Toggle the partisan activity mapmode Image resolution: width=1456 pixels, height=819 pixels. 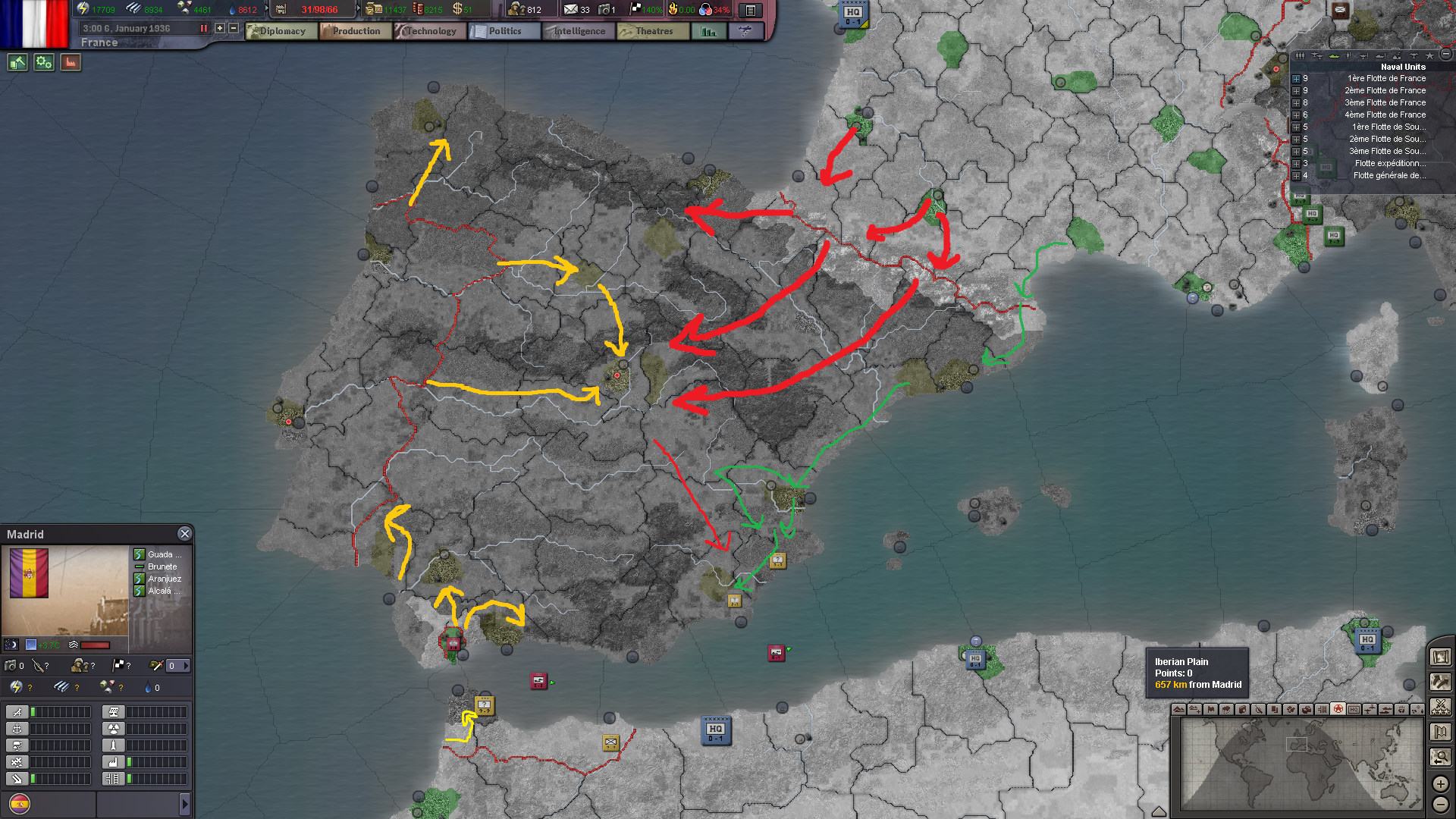[x=1291, y=708]
